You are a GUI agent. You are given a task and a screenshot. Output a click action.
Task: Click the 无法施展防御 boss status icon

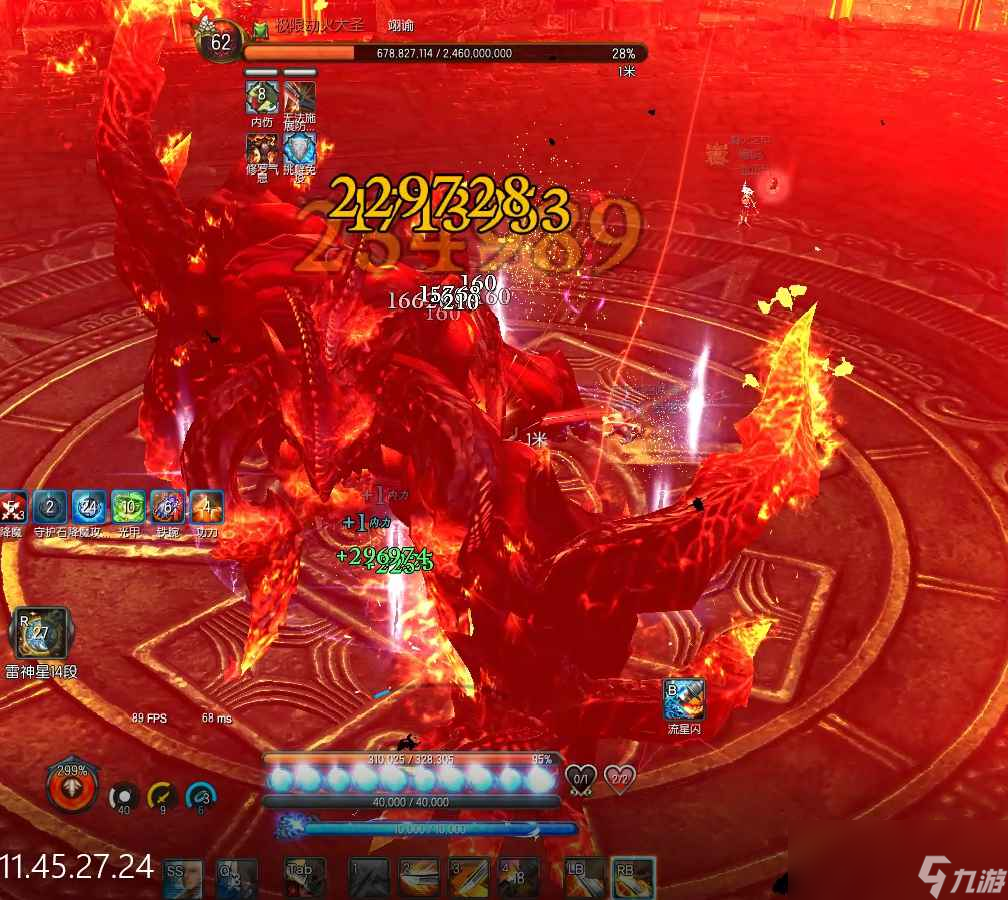click(300, 97)
